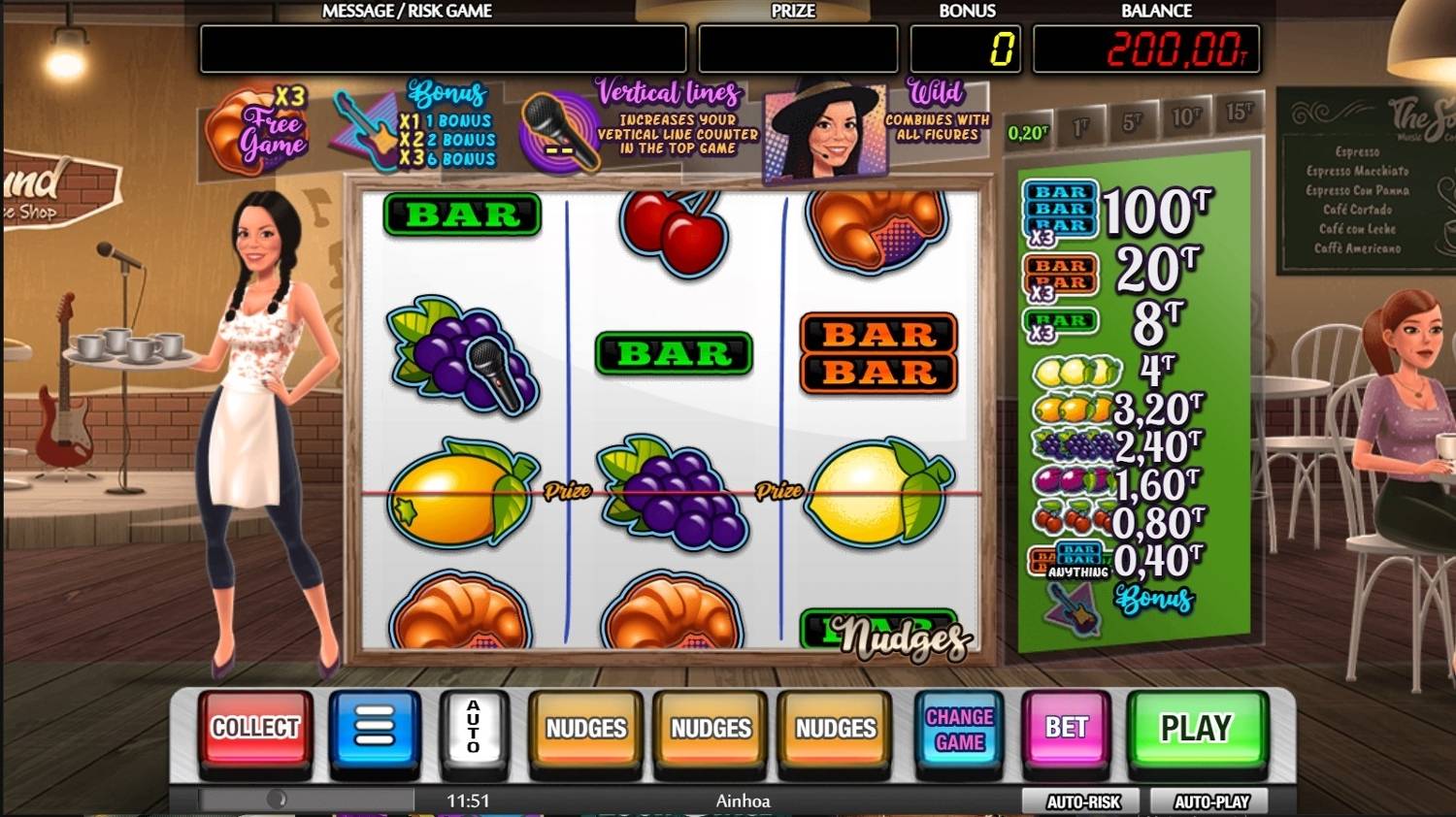Change the stake with the BET button
The height and width of the screenshot is (817, 1456).
tap(1066, 728)
